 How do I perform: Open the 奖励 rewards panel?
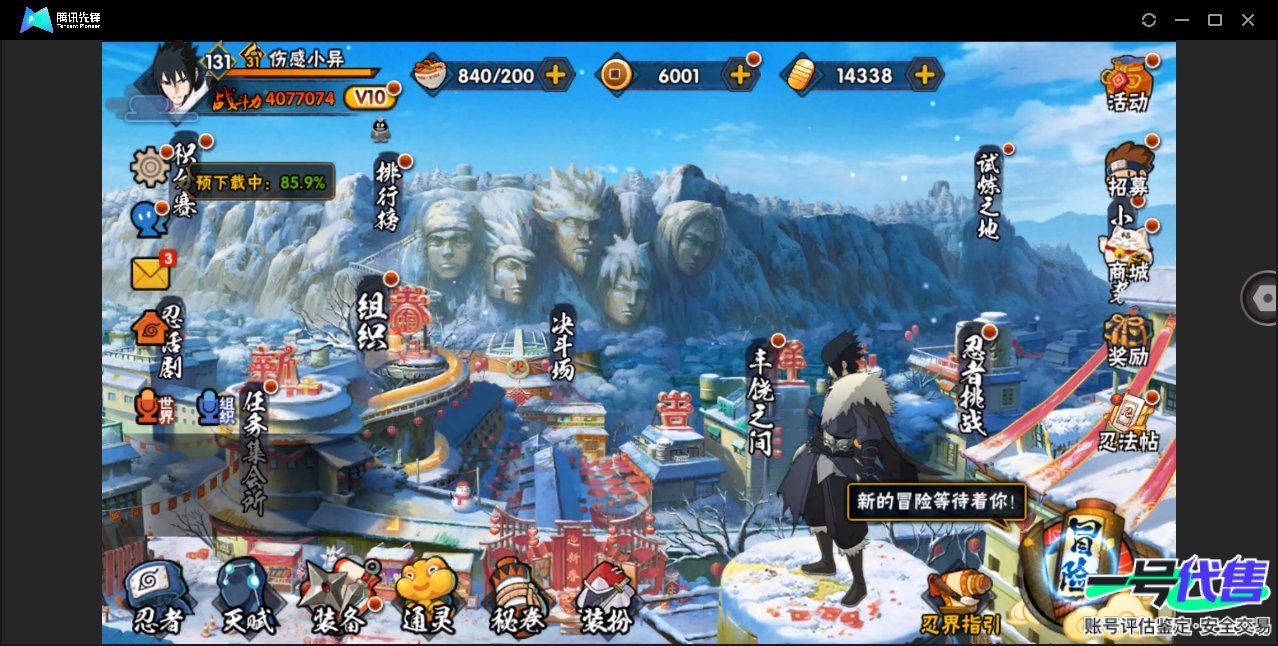[1127, 341]
